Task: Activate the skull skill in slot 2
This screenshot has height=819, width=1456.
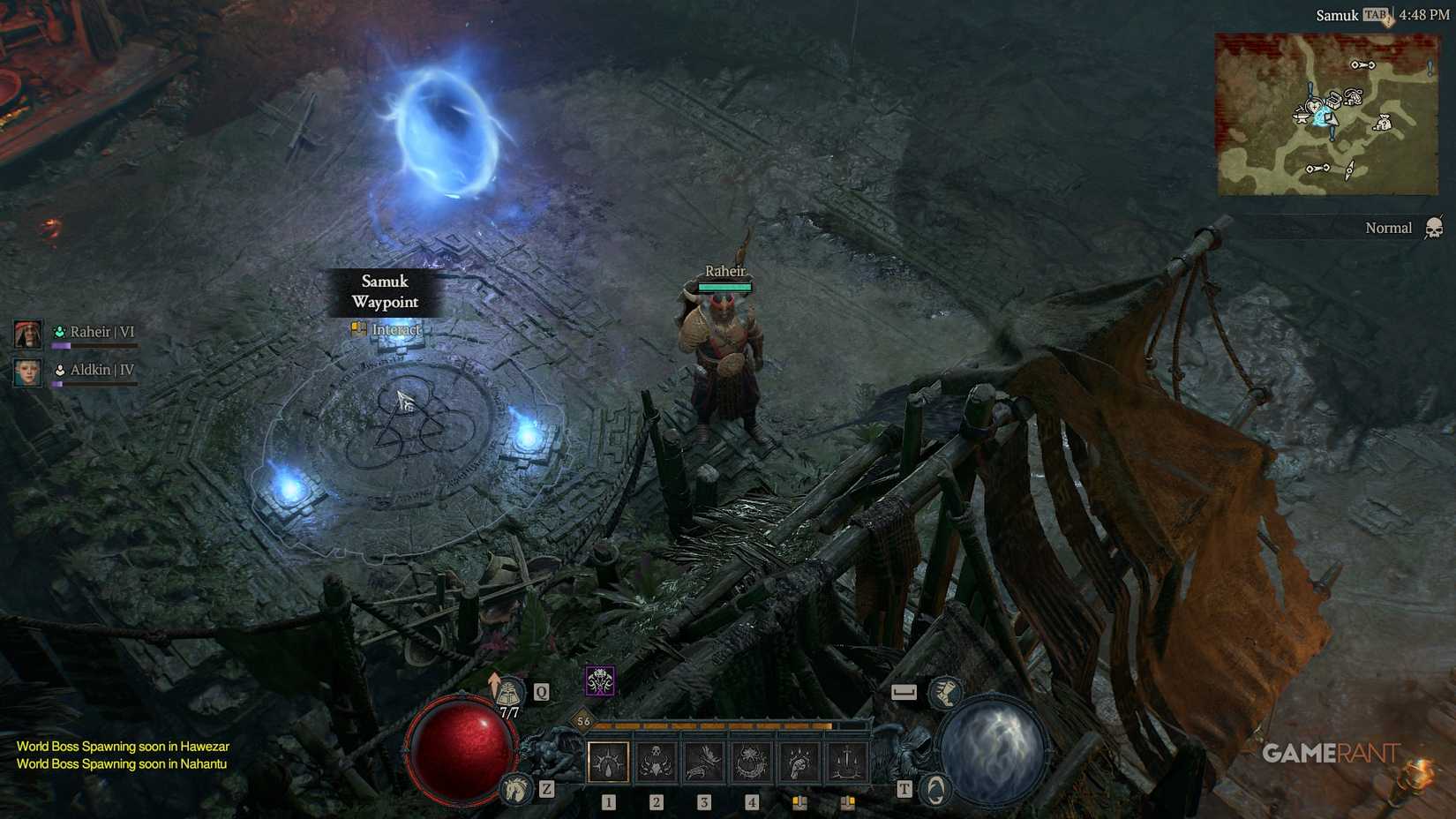Action: [656, 762]
